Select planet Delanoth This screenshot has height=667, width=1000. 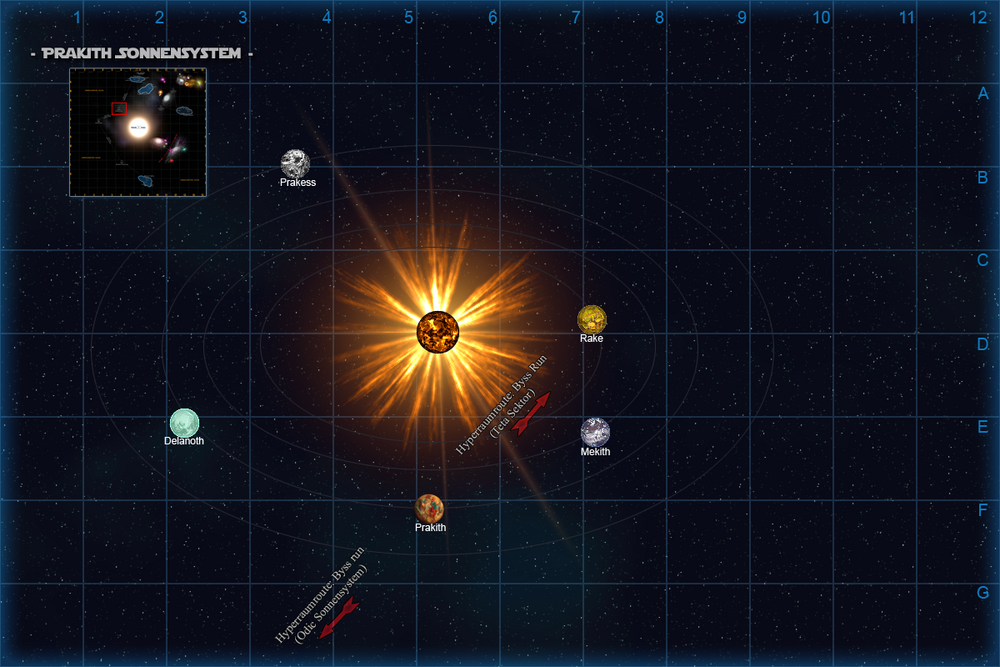(x=184, y=423)
